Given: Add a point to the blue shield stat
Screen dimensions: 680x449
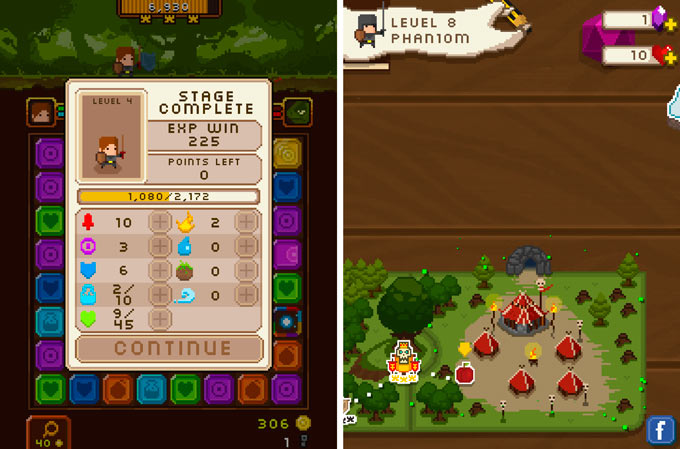Looking at the screenshot, I should 160,271.
